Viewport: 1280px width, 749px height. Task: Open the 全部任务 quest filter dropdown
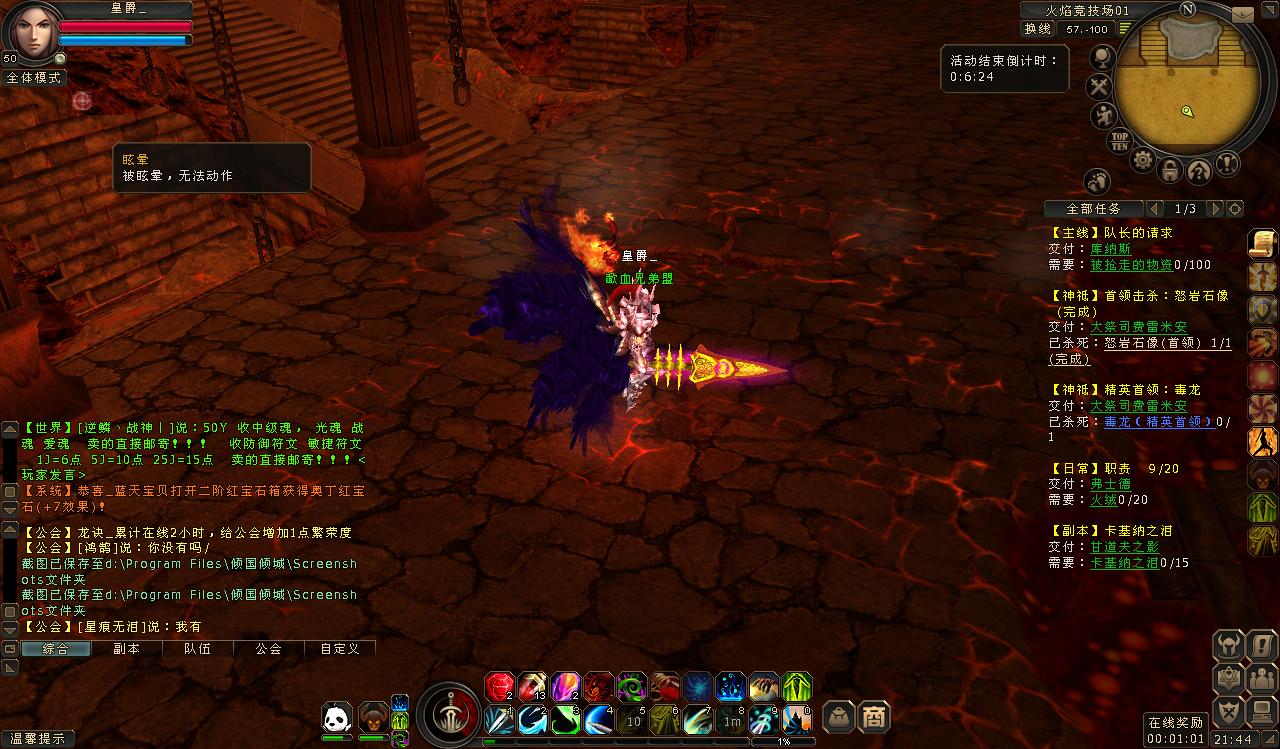click(1093, 209)
